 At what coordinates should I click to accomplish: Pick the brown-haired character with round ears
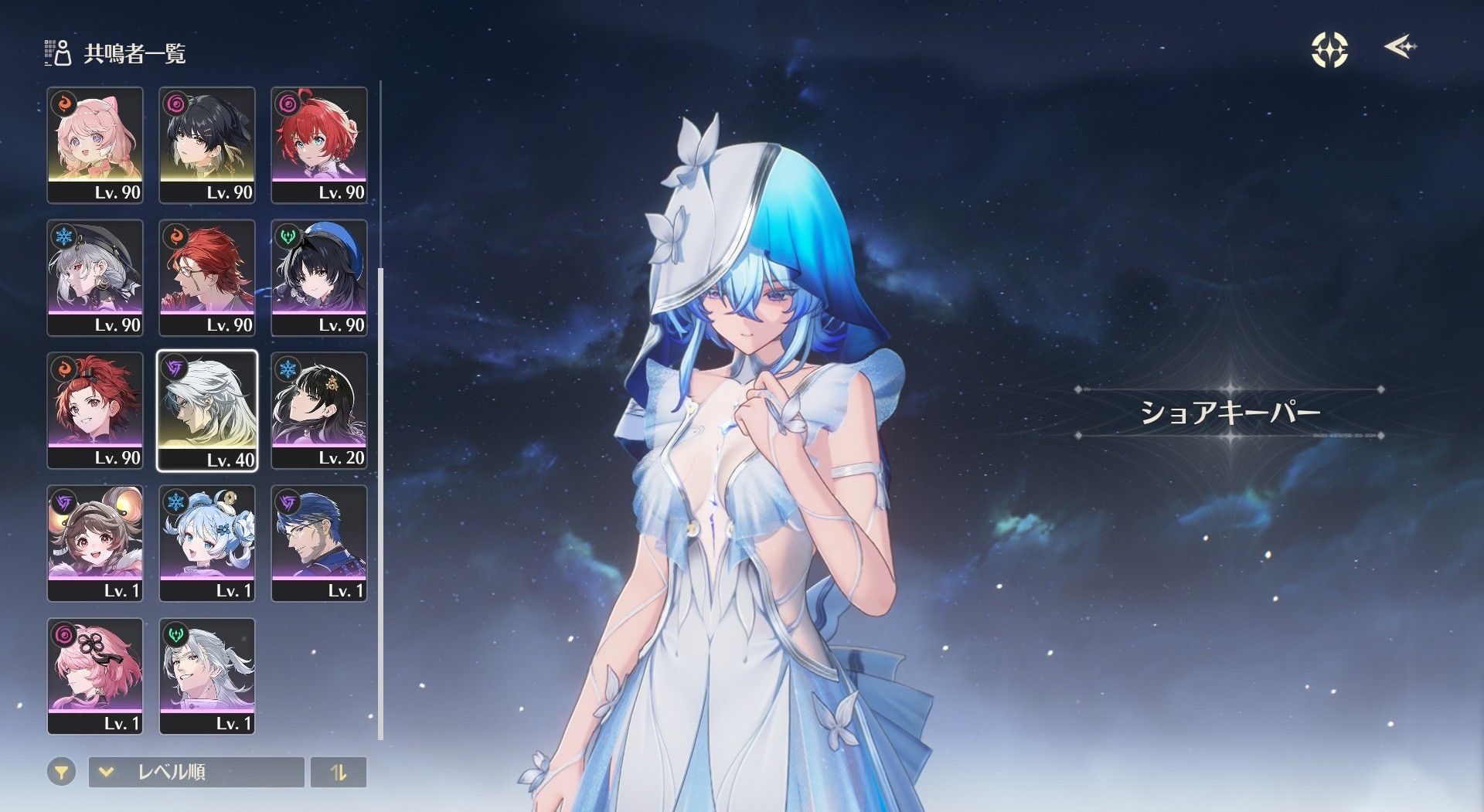point(95,543)
